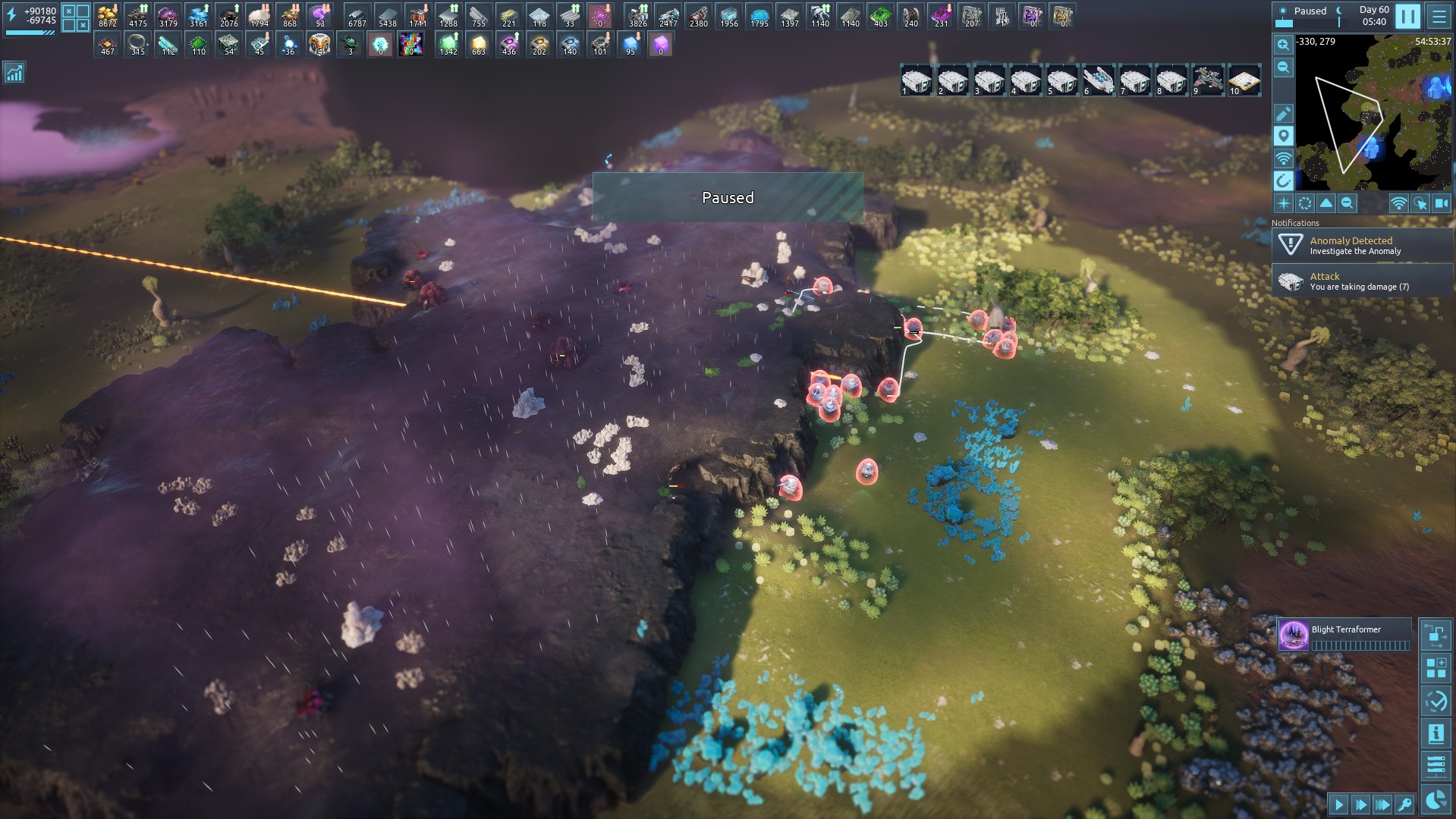Click the minimap terrain view
Screen dimensions: 1456x819
1373,114
